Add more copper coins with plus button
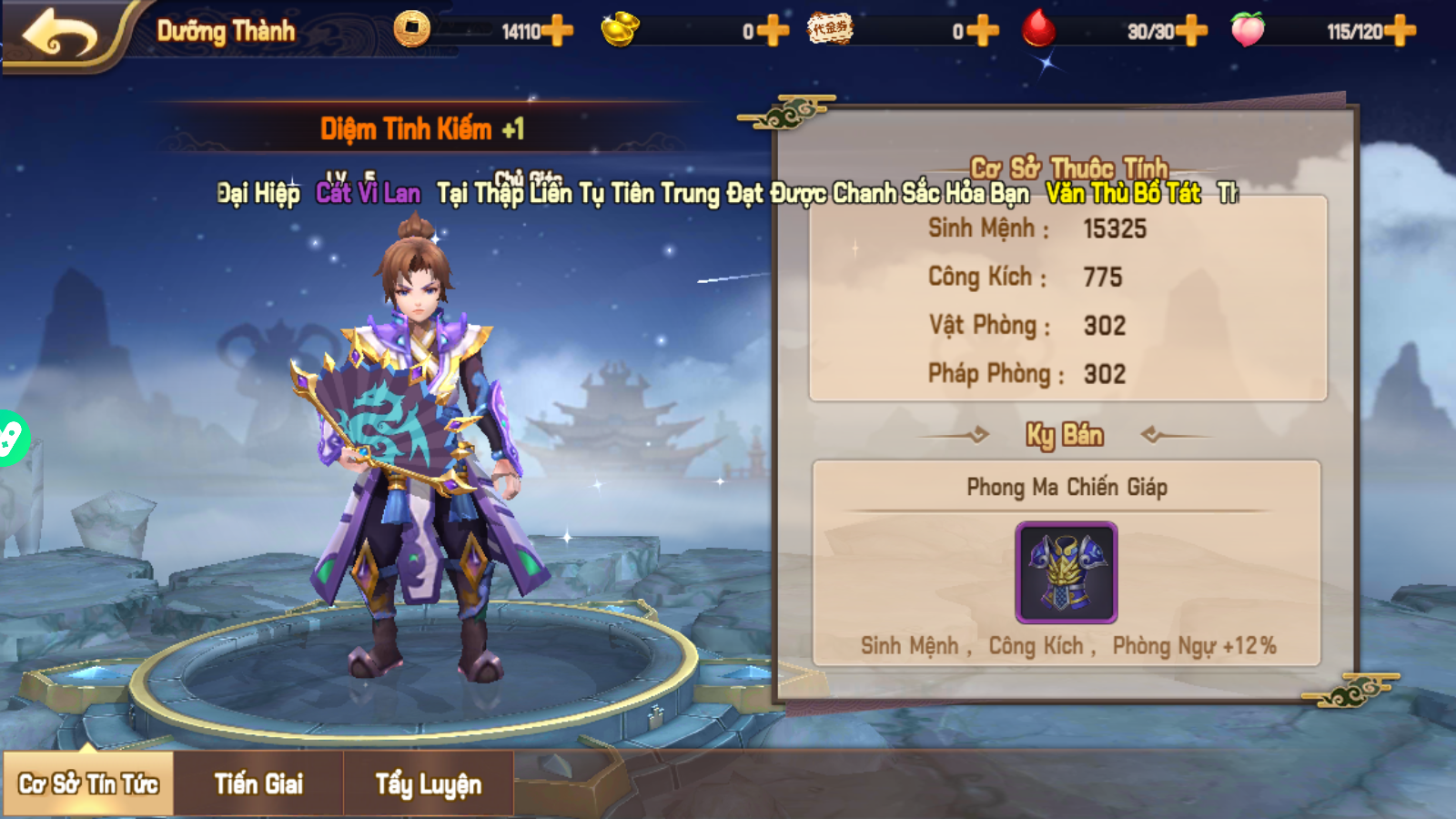 coord(557,31)
